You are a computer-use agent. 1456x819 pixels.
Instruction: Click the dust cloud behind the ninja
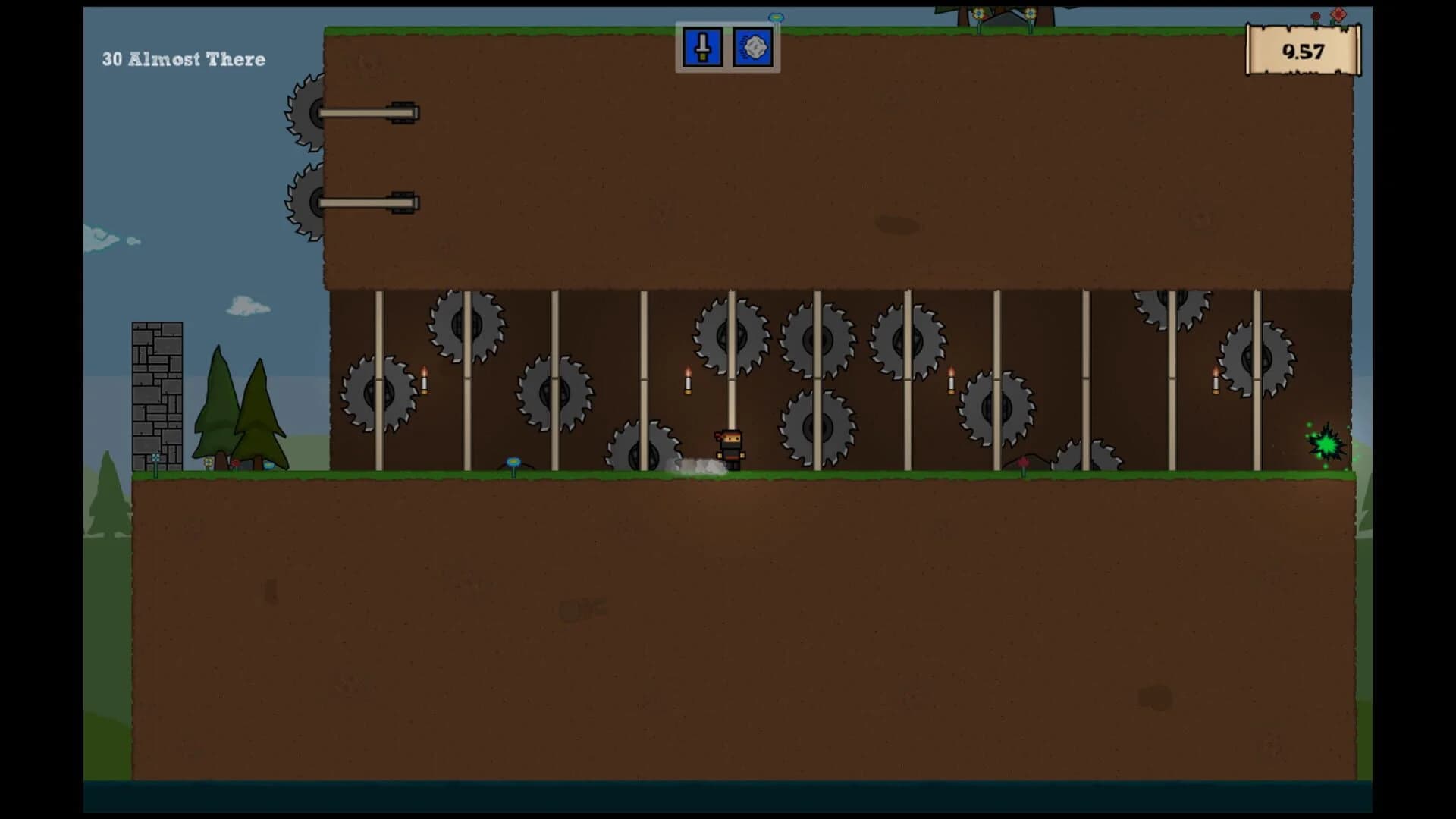pyautogui.click(x=699, y=465)
